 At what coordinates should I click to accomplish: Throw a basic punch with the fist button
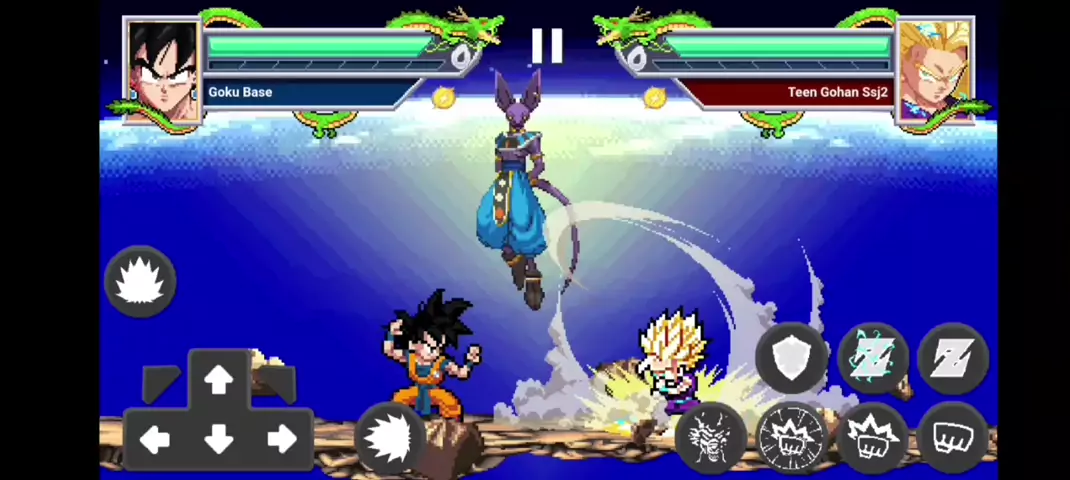tap(952, 438)
